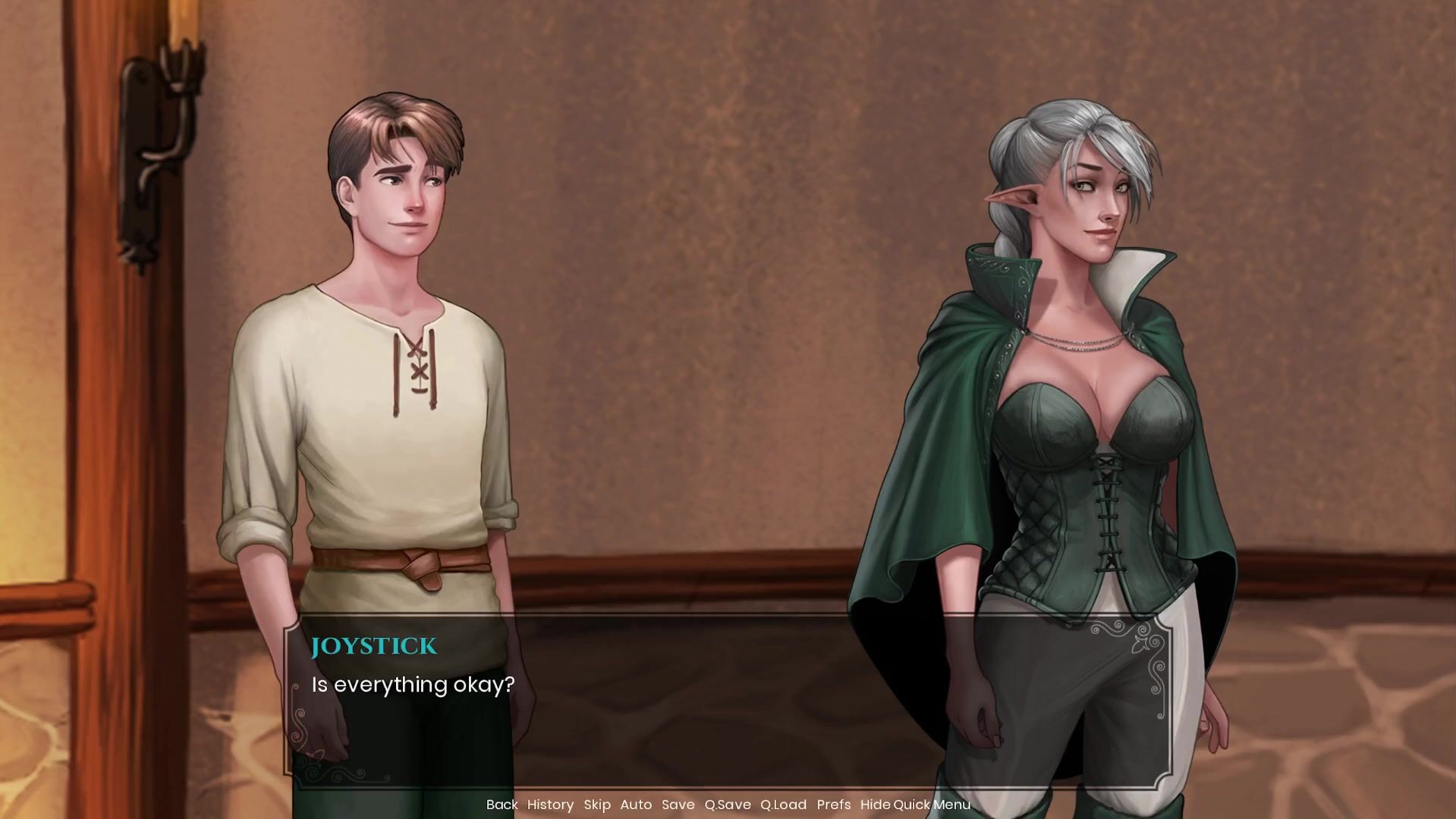Activate Skip to fast-forward dialogue
This screenshot has height=819, width=1456.
click(597, 805)
